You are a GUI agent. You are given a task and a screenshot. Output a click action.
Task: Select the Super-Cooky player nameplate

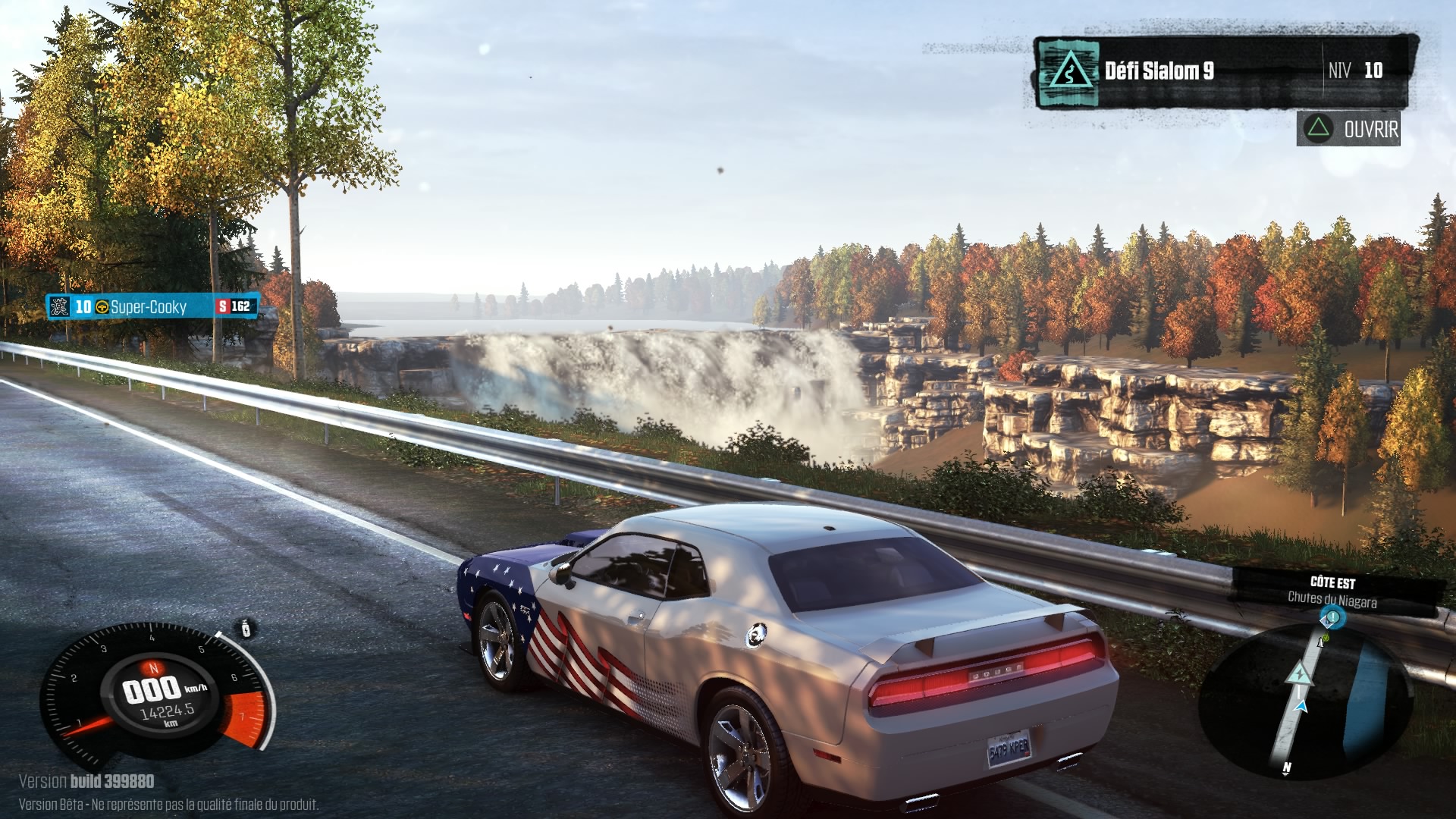click(x=152, y=306)
